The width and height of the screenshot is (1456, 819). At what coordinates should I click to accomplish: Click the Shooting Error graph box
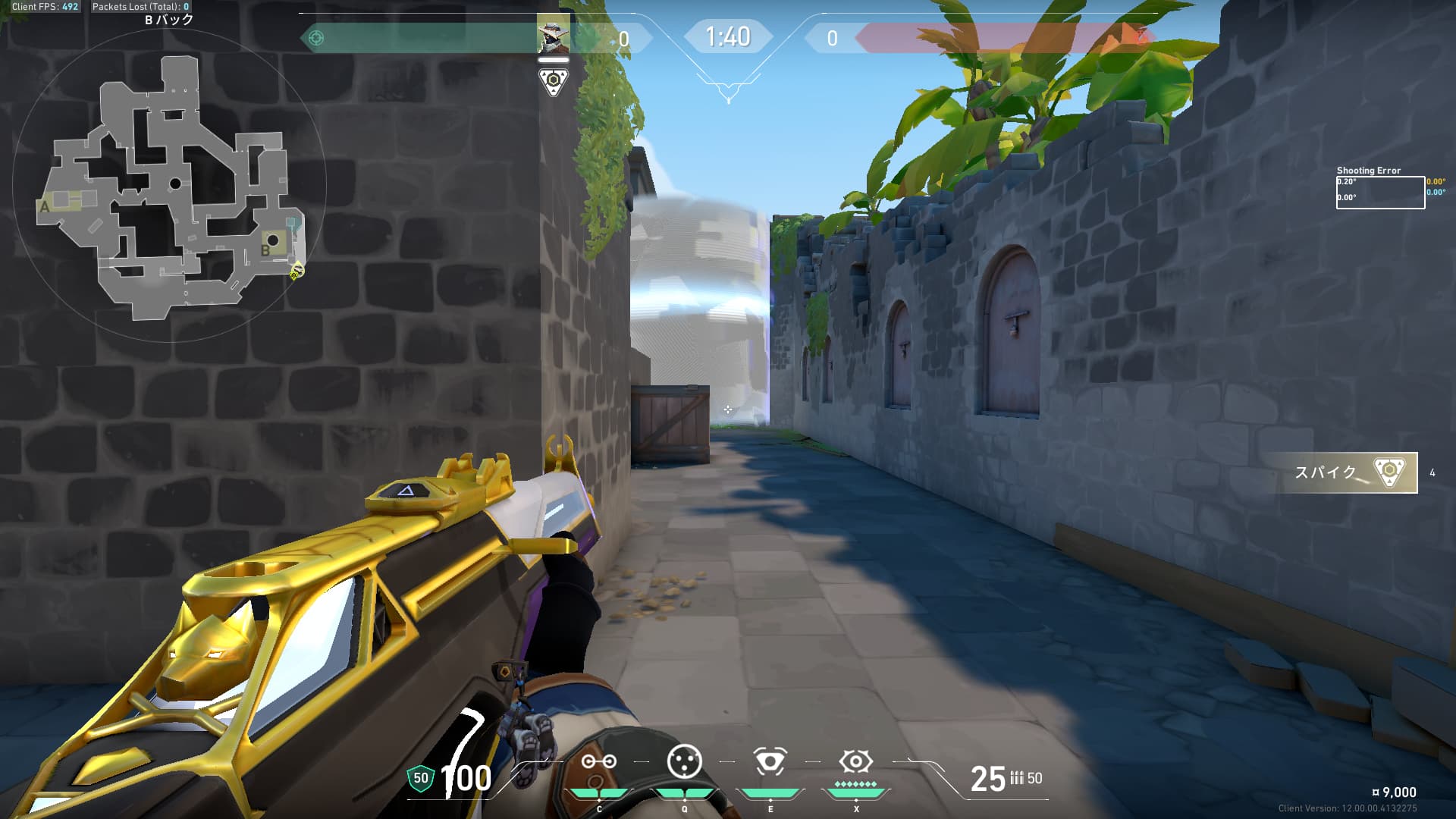pyautogui.click(x=1379, y=192)
